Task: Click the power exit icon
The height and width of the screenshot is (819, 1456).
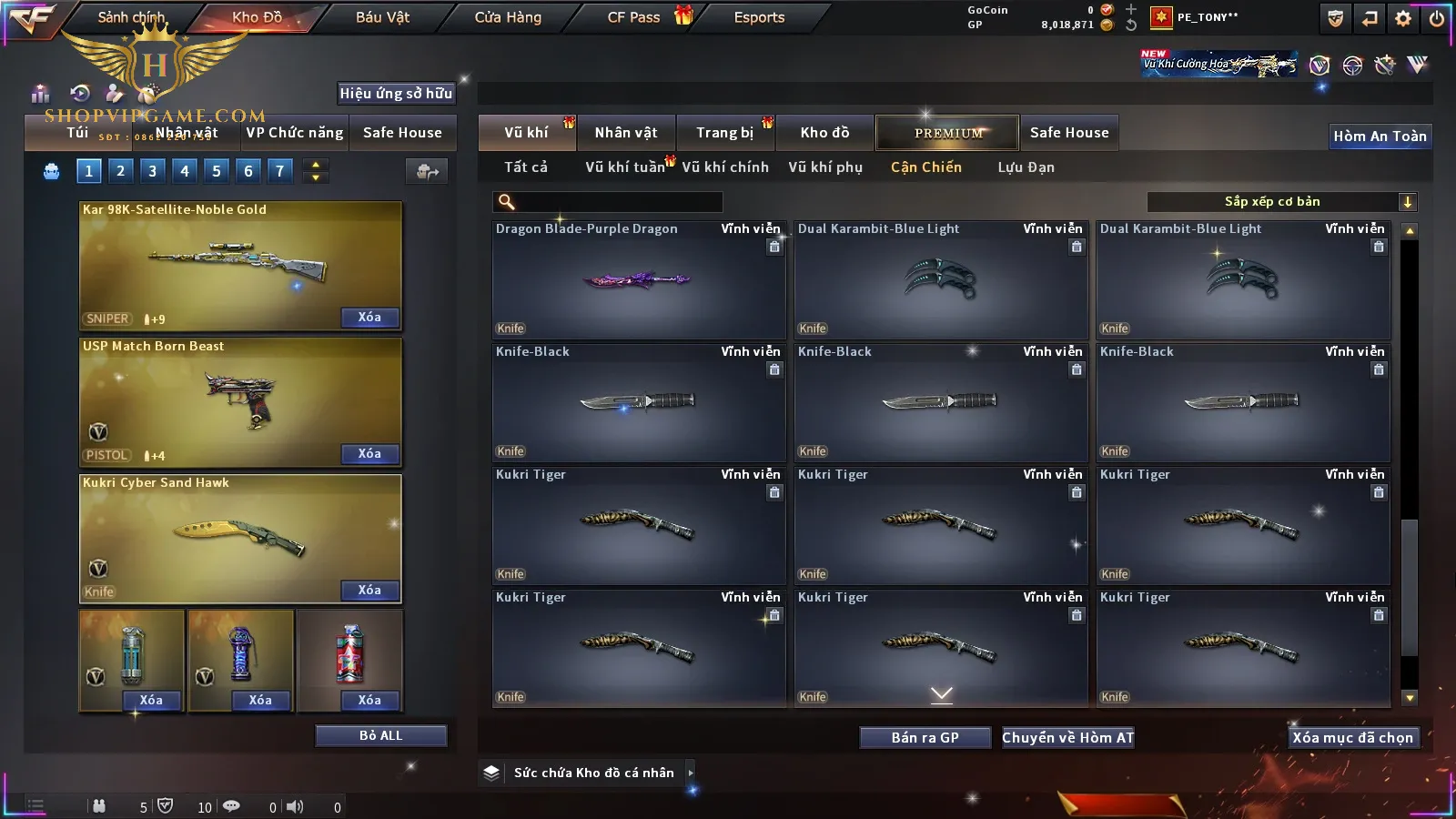Action: (1437, 18)
